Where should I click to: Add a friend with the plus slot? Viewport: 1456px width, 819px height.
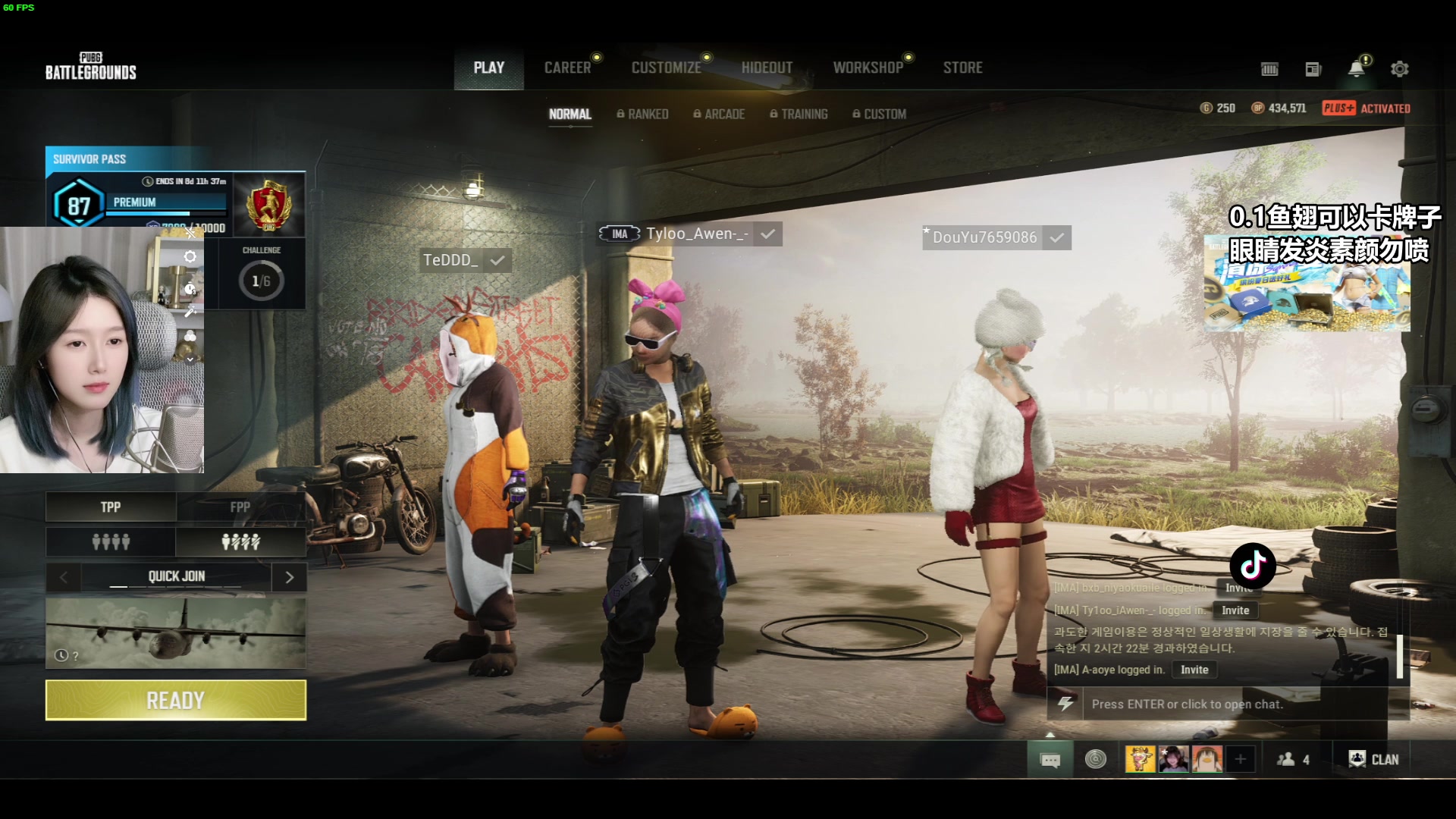tap(1241, 759)
